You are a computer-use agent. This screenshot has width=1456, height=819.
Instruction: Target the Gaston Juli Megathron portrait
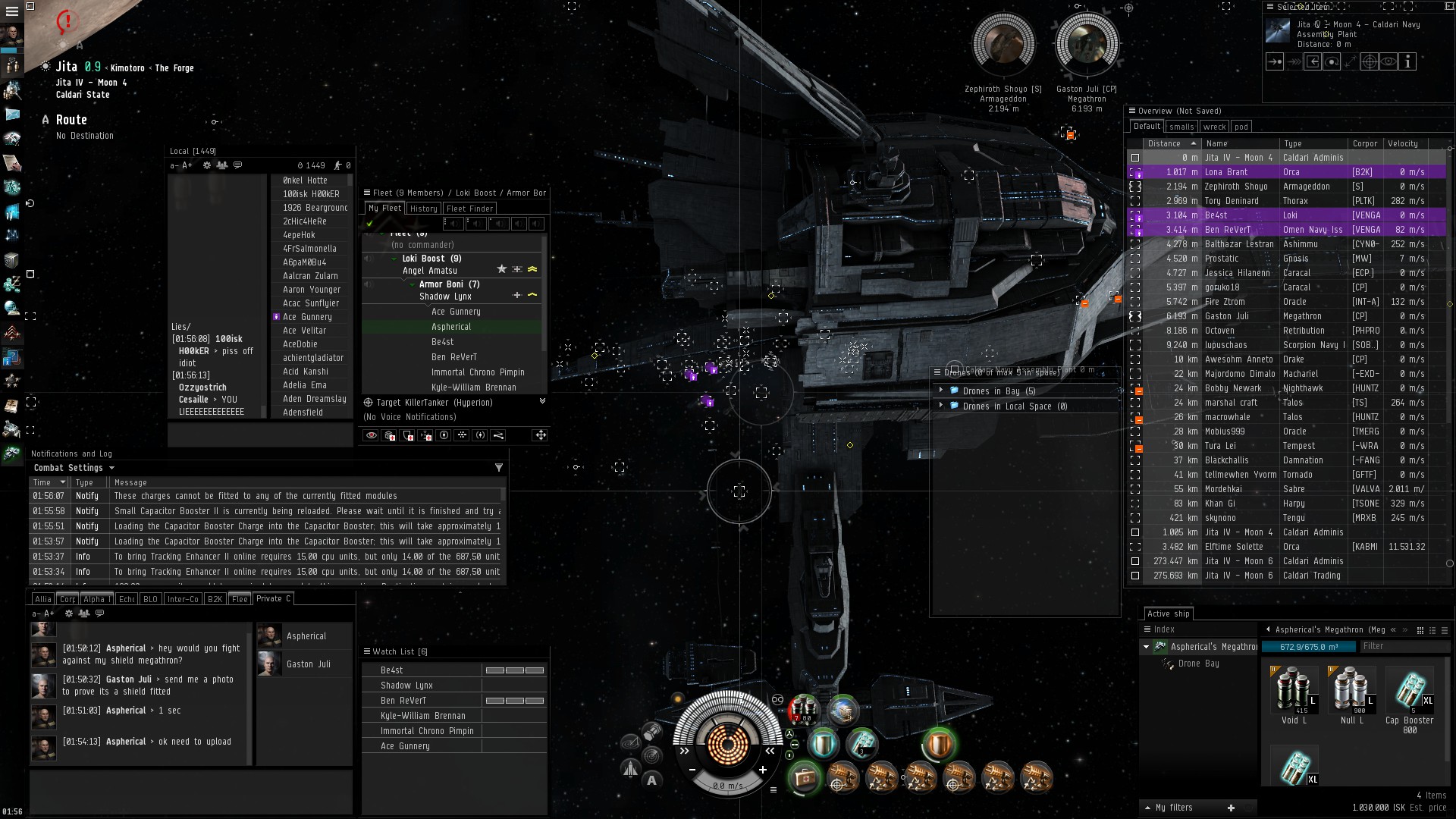(1086, 44)
